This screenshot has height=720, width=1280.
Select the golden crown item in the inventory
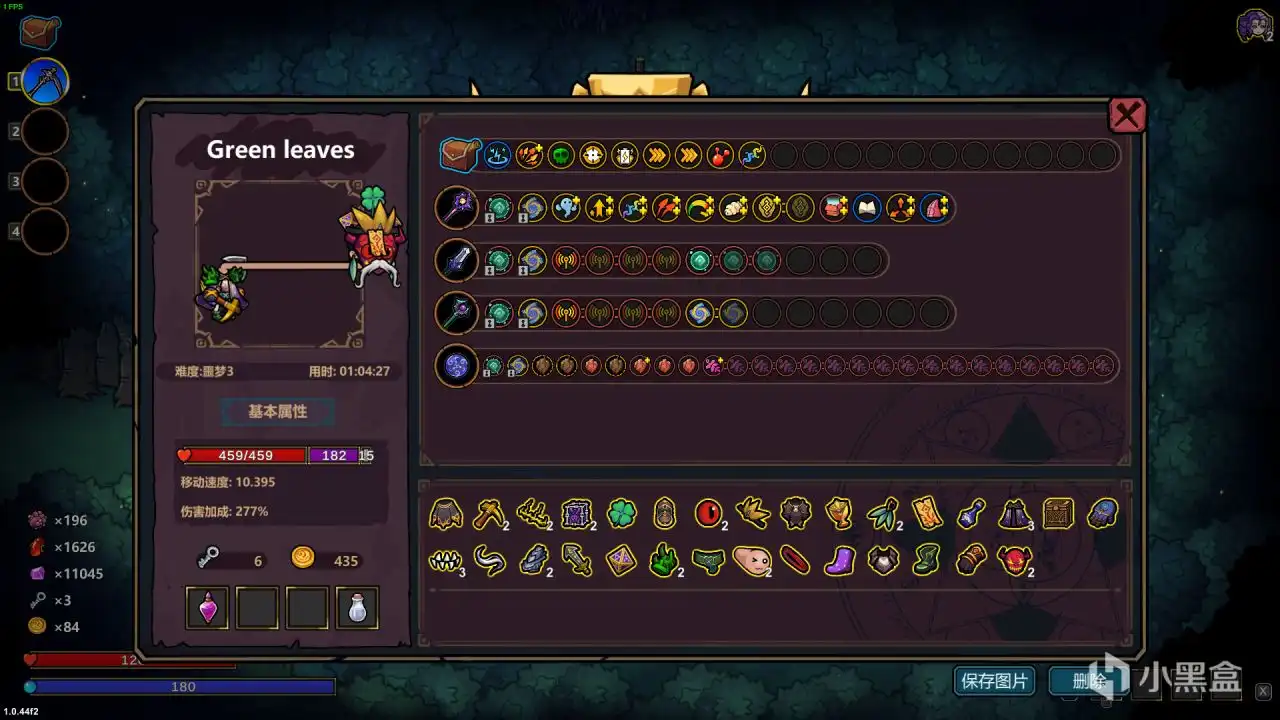tap(839, 513)
